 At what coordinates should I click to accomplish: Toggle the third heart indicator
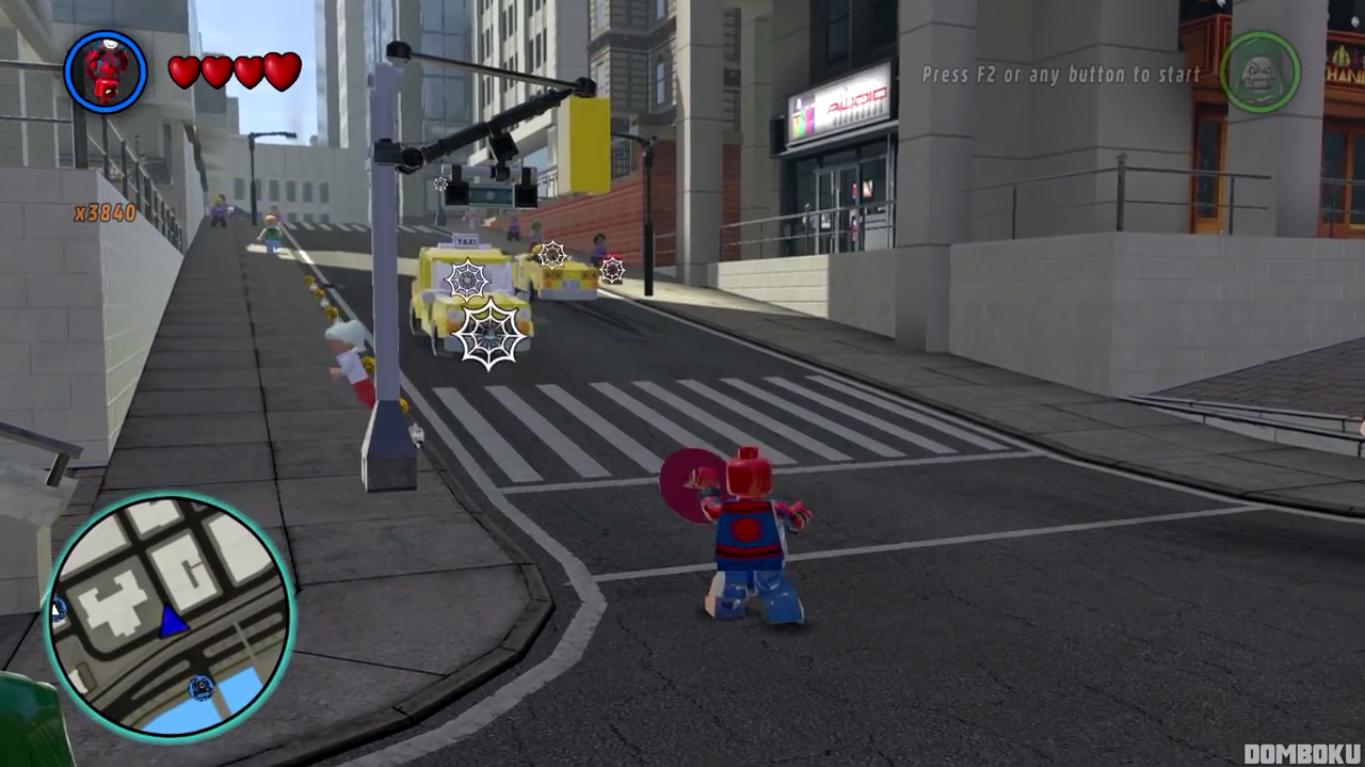[x=248, y=72]
